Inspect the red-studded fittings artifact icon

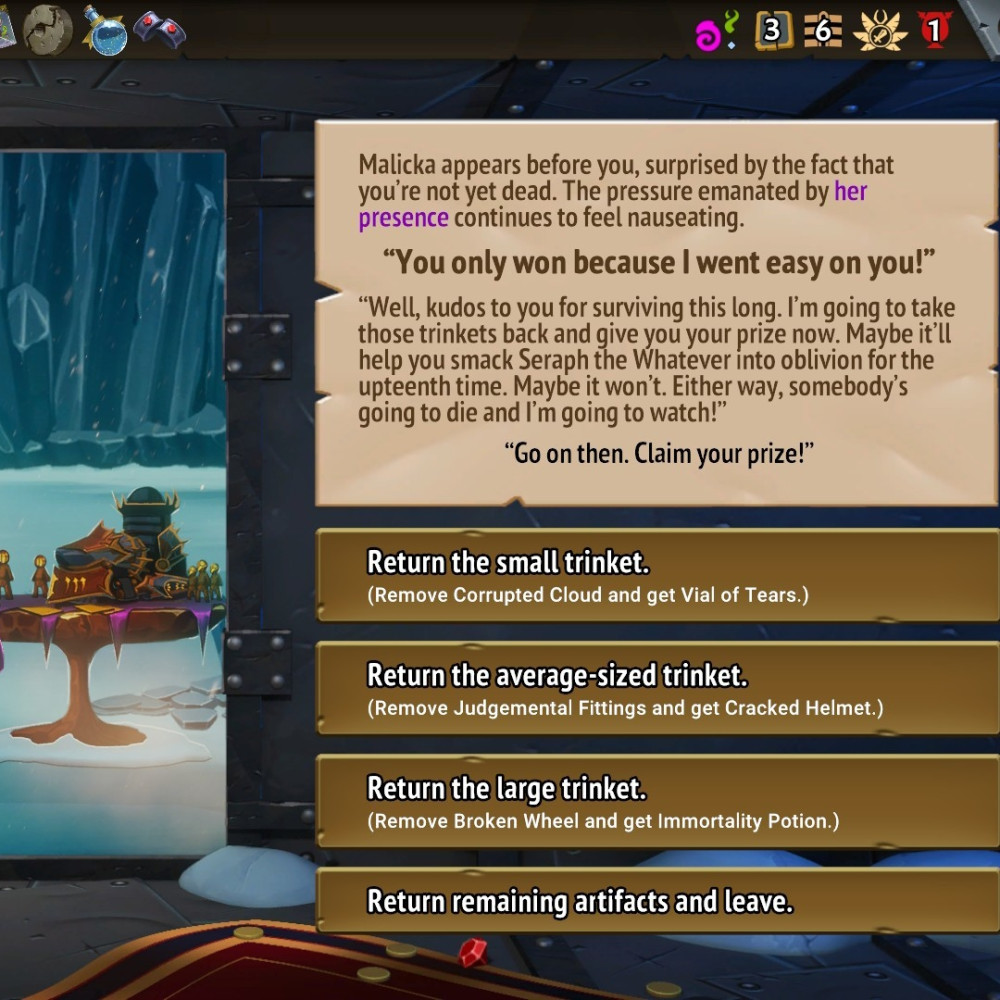(x=159, y=30)
